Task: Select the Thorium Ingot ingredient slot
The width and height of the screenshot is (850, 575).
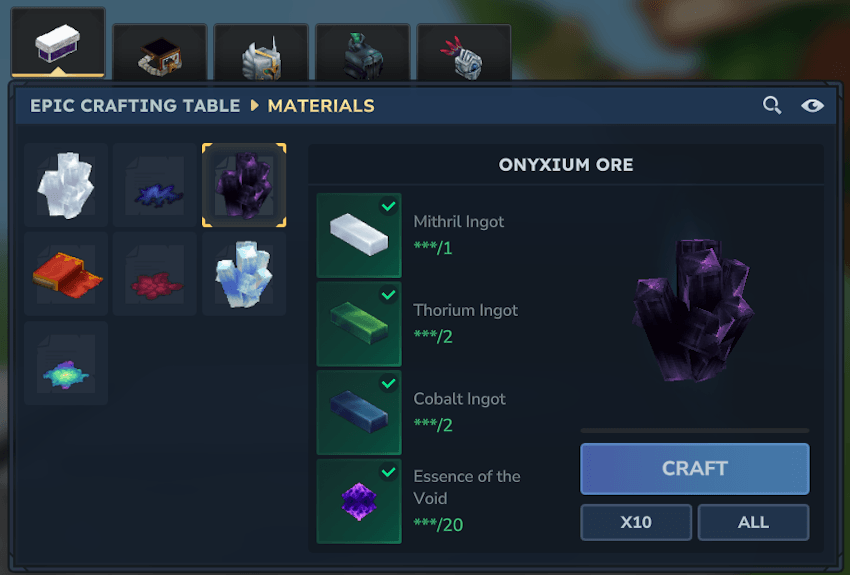Action: 359,324
